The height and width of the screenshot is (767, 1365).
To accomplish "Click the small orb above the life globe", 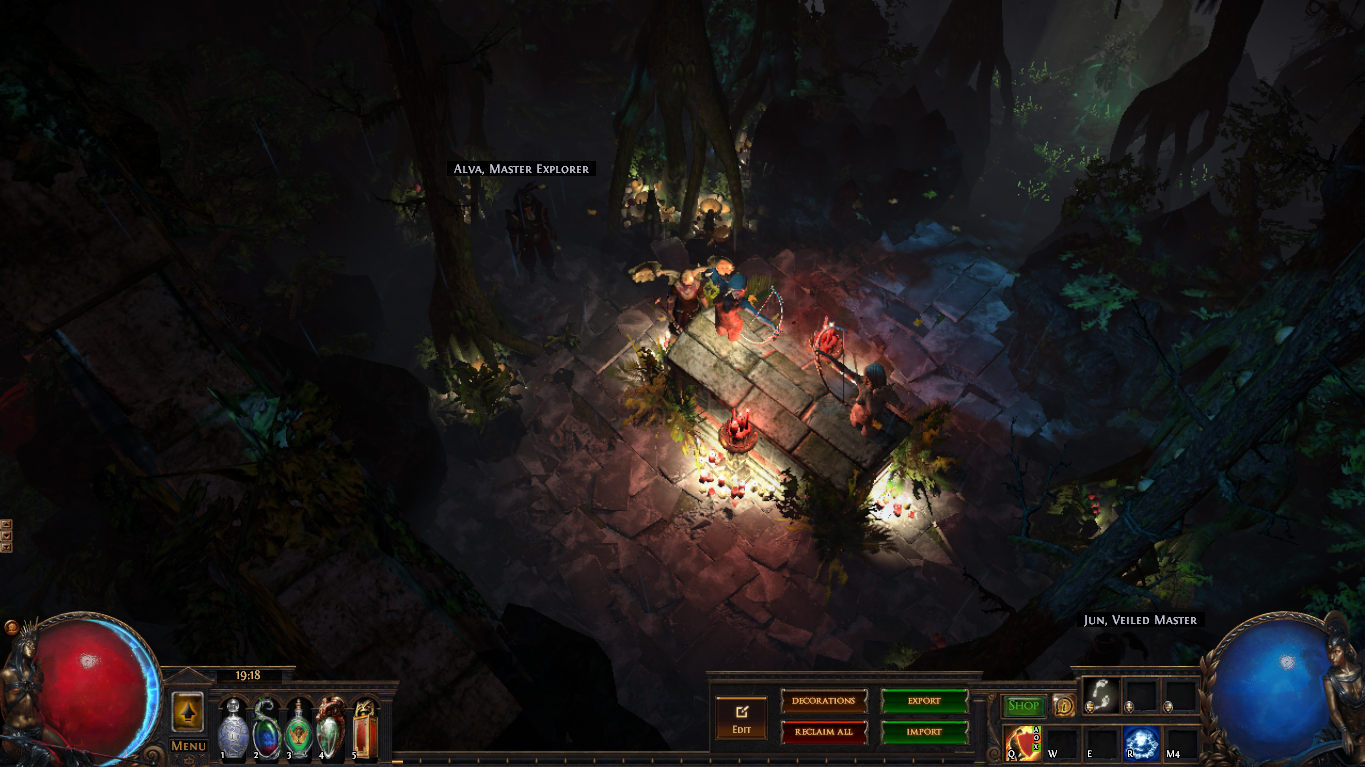I will click(11, 628).
